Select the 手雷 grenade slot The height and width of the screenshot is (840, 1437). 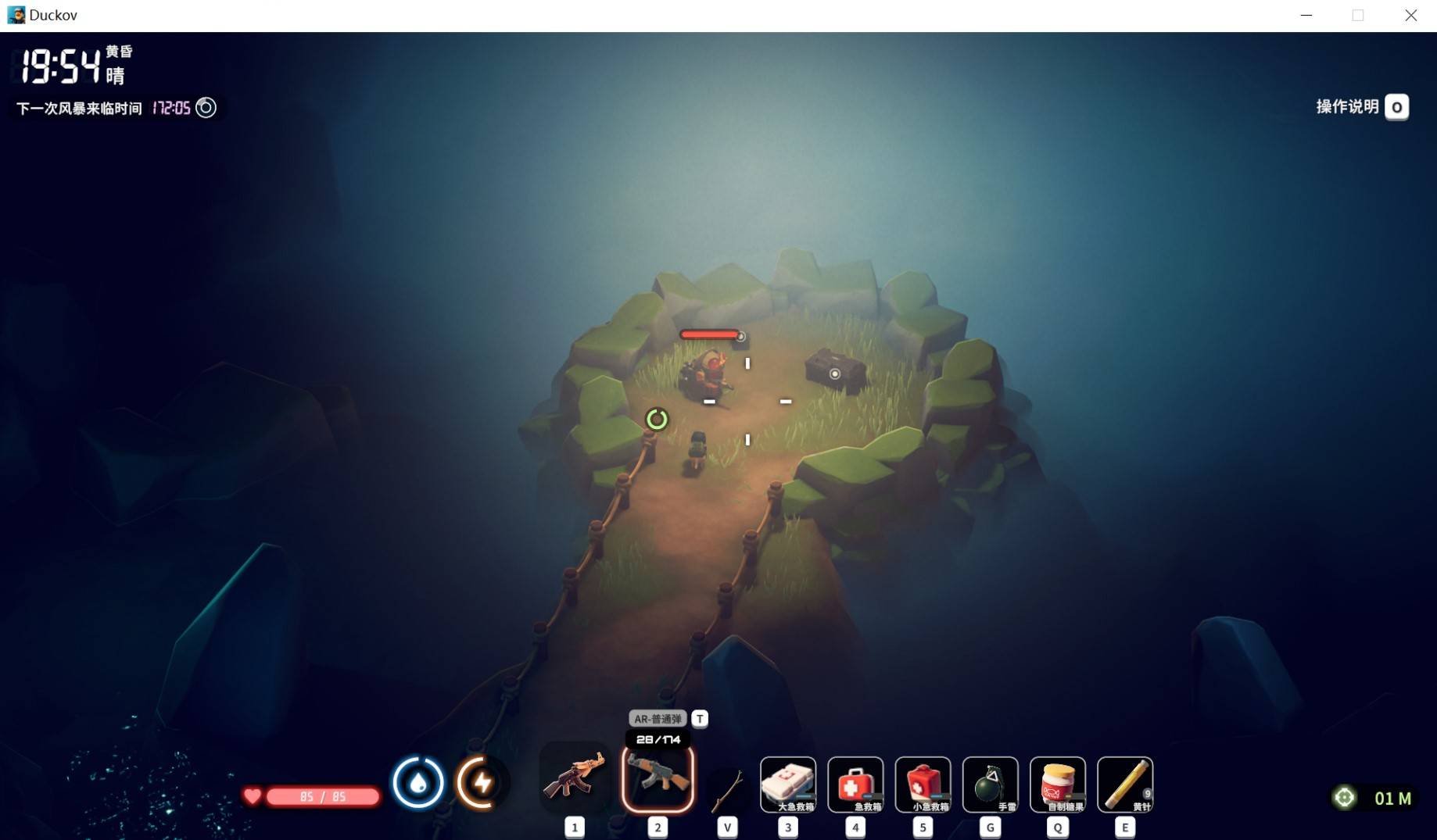pos(990,784)
